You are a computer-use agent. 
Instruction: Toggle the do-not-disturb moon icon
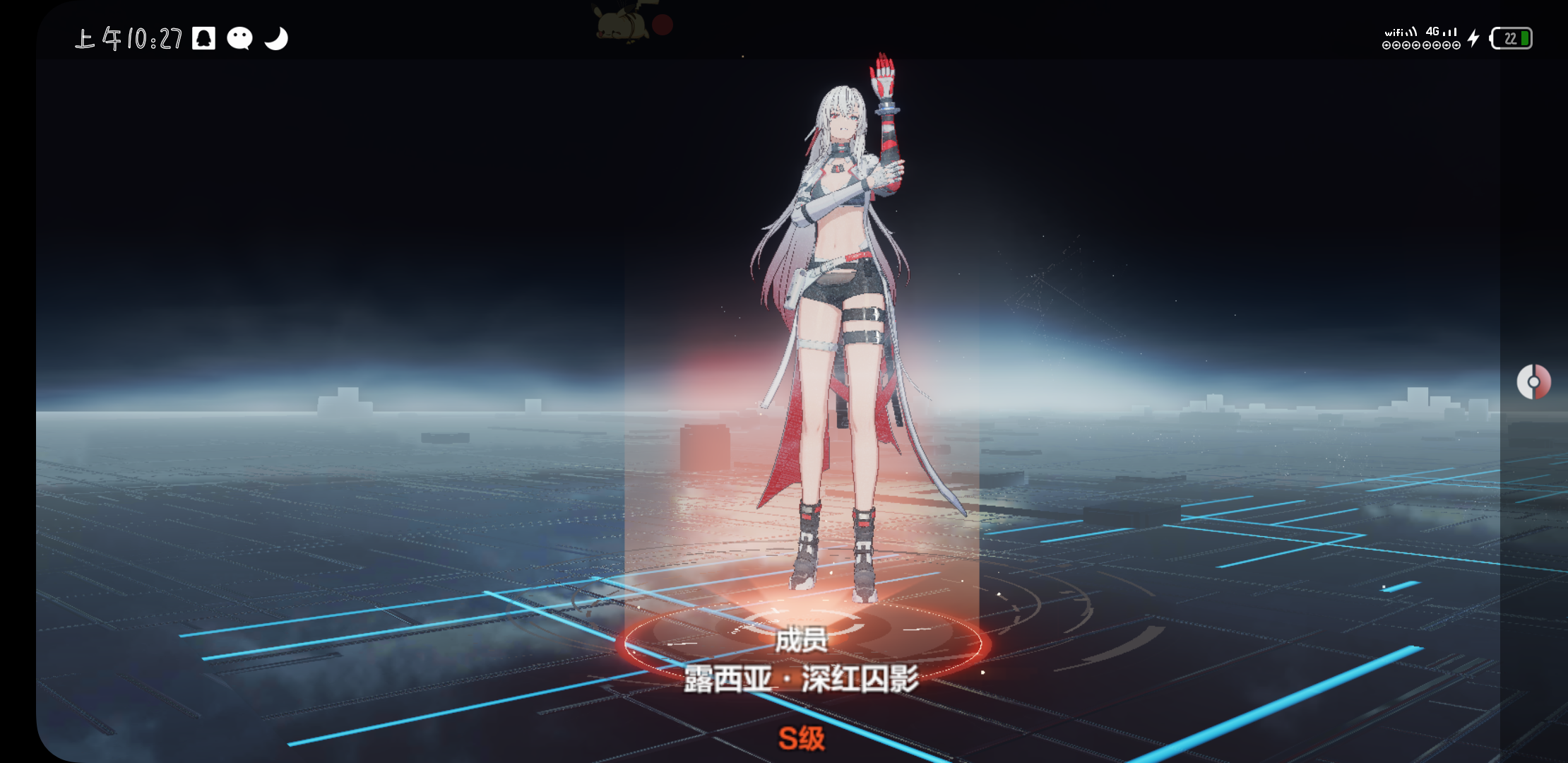(x=277, y=37)
